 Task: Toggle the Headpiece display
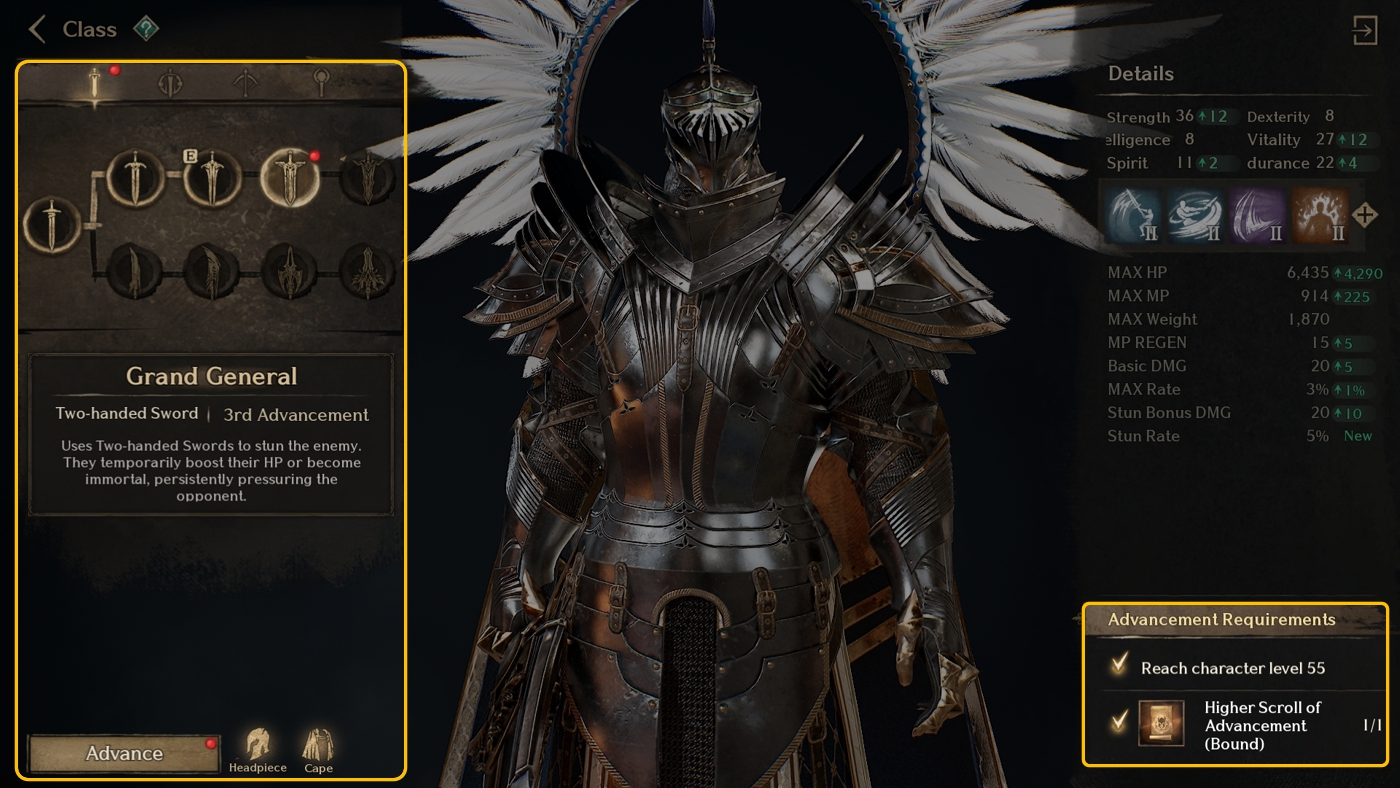(x=258, y=750)
